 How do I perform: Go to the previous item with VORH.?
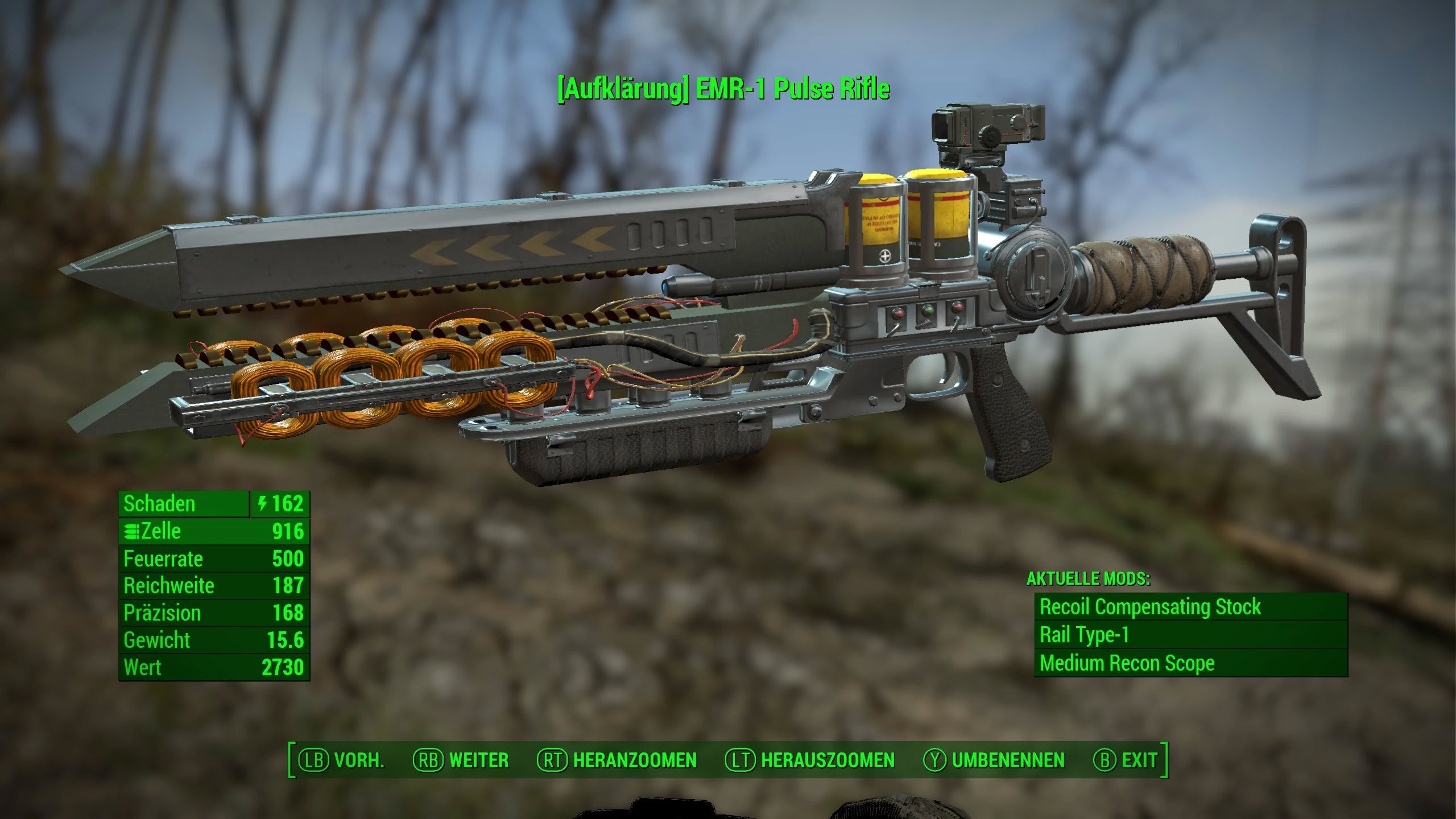[342, 760]
